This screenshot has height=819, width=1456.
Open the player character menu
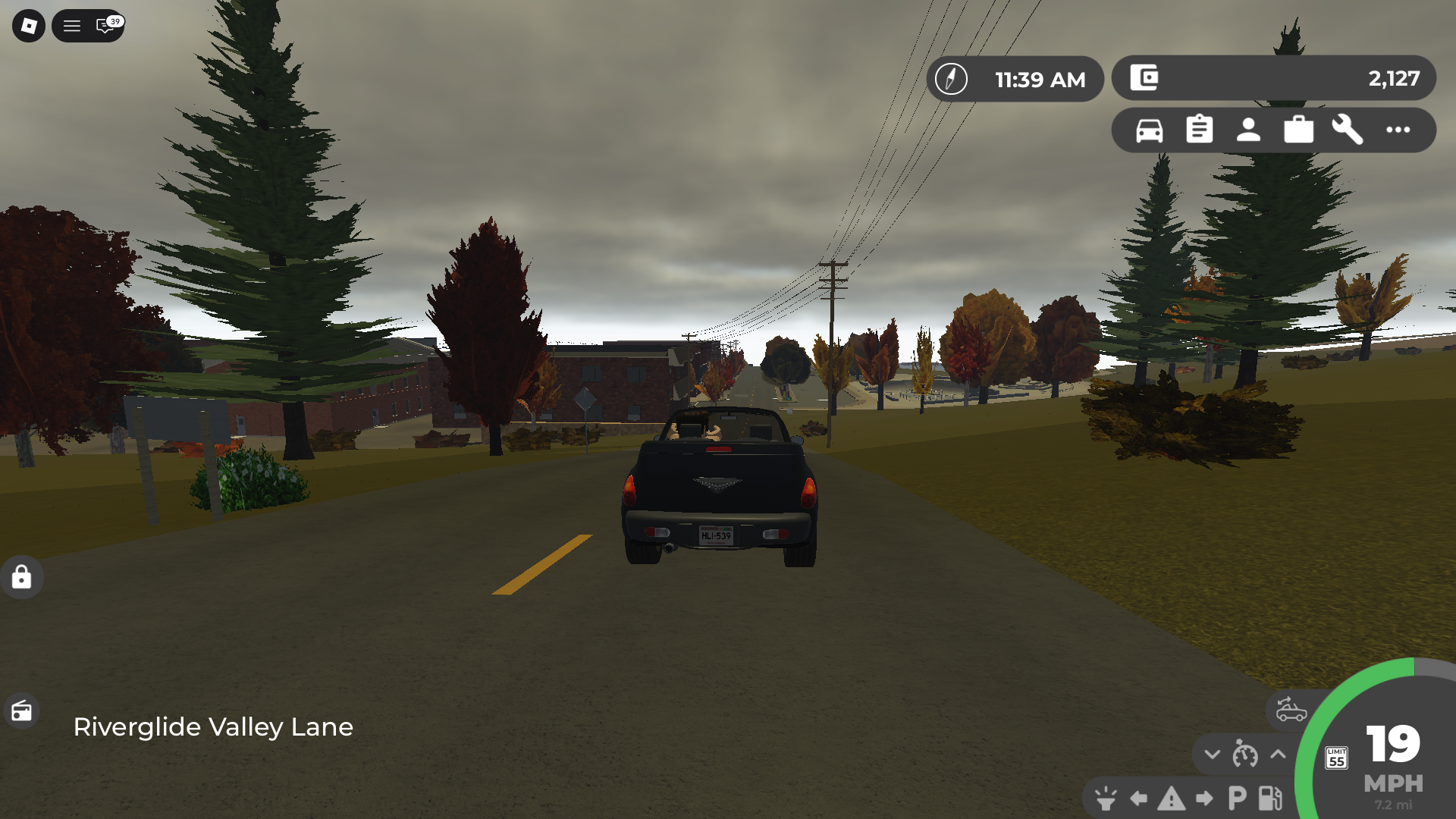click(1248, 130)
